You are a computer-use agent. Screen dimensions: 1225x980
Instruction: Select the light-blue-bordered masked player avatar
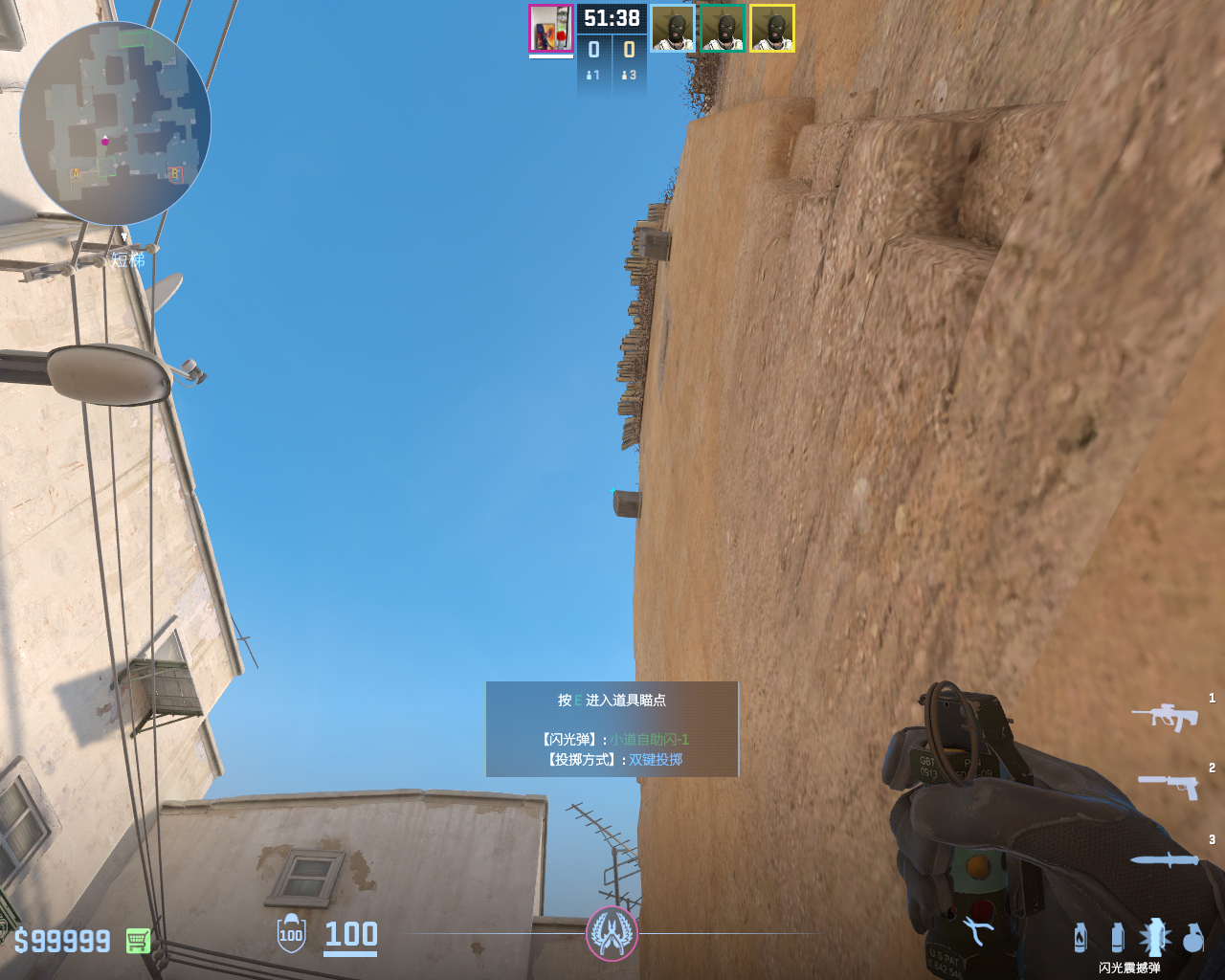(673, 29)
